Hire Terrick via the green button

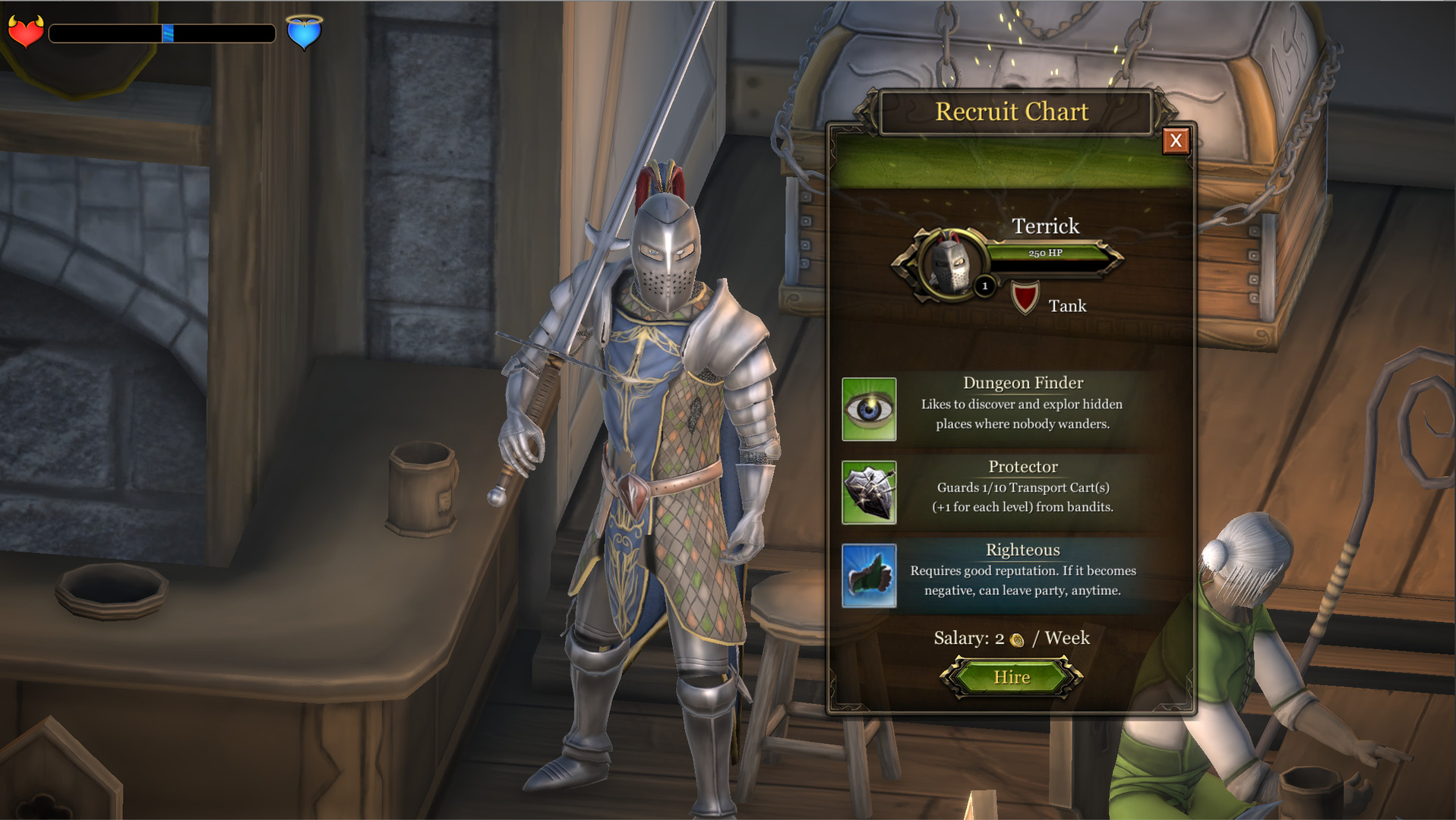point(1013,676)
